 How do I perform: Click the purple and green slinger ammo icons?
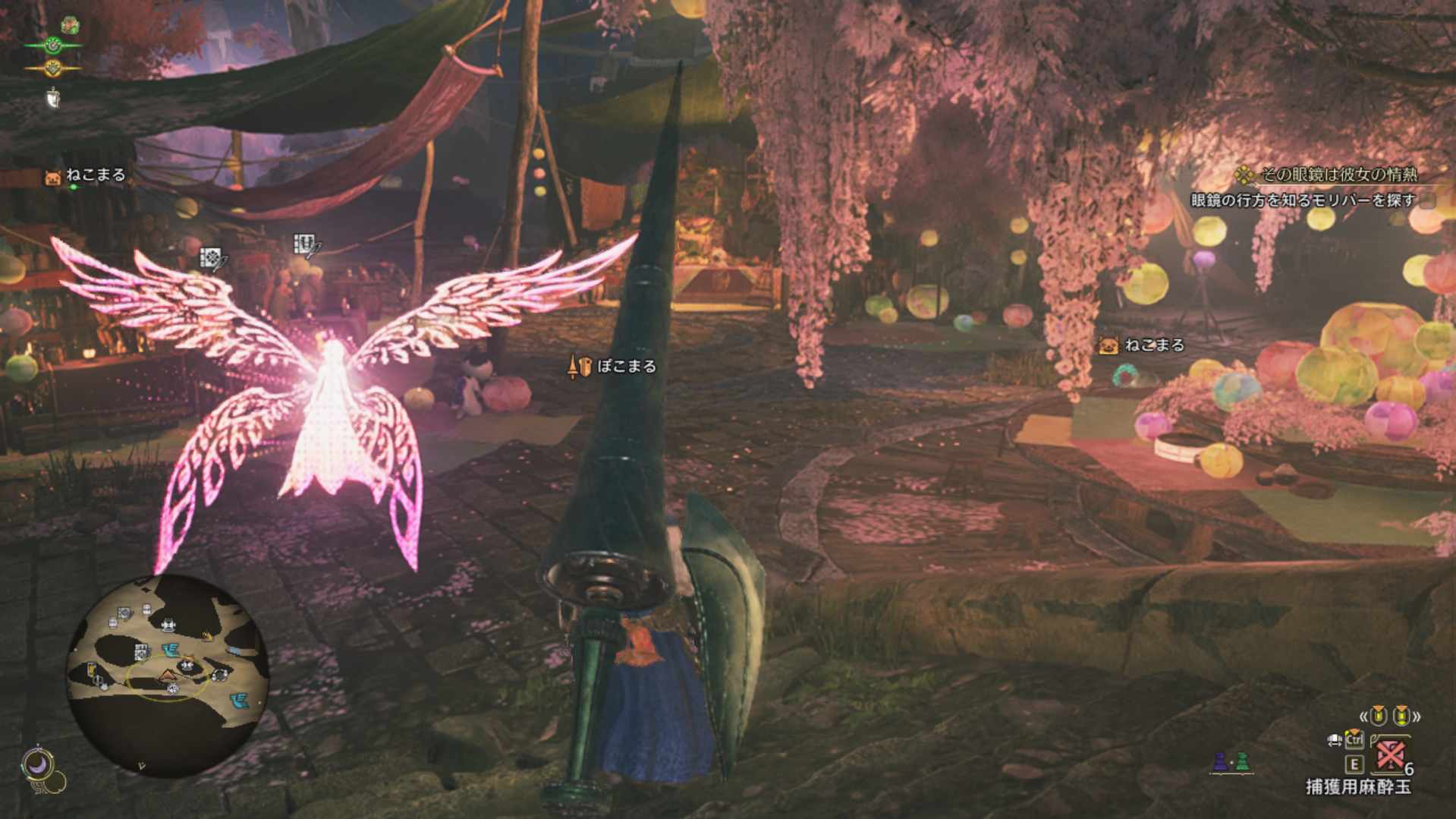(x=1231, y=761)
